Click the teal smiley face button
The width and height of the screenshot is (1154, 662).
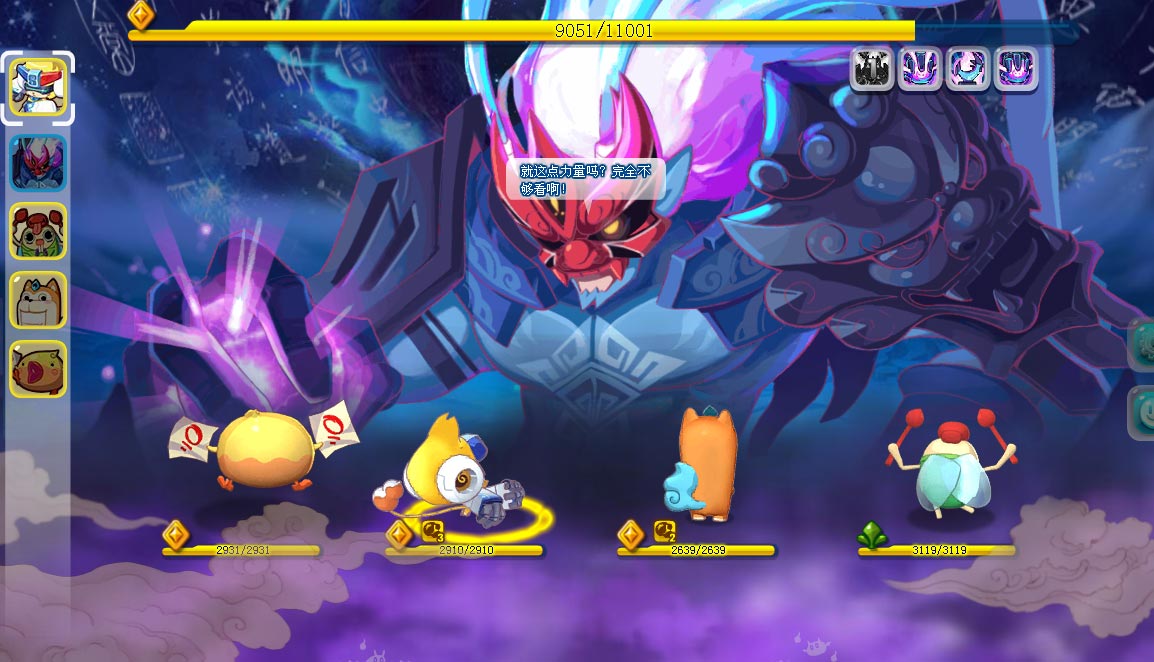(x=1142, y=413)
